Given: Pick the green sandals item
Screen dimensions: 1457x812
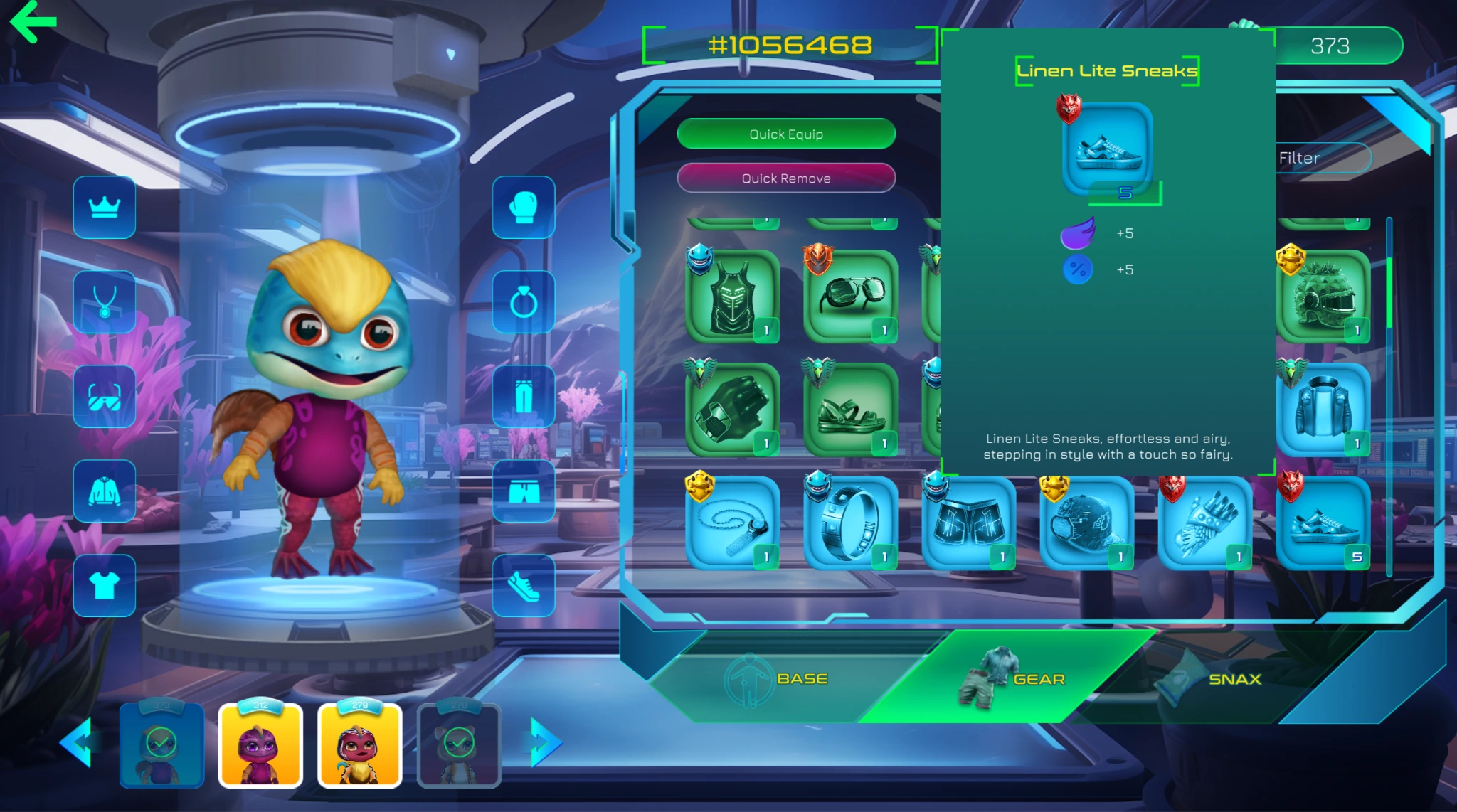Looking at the screenshot, I should click(x=850, y=410).
